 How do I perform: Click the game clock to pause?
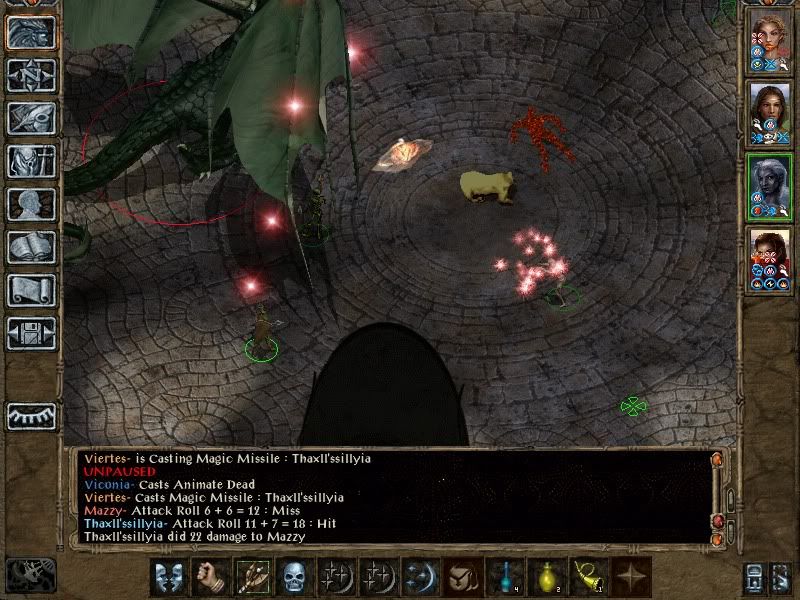point(30,574)
